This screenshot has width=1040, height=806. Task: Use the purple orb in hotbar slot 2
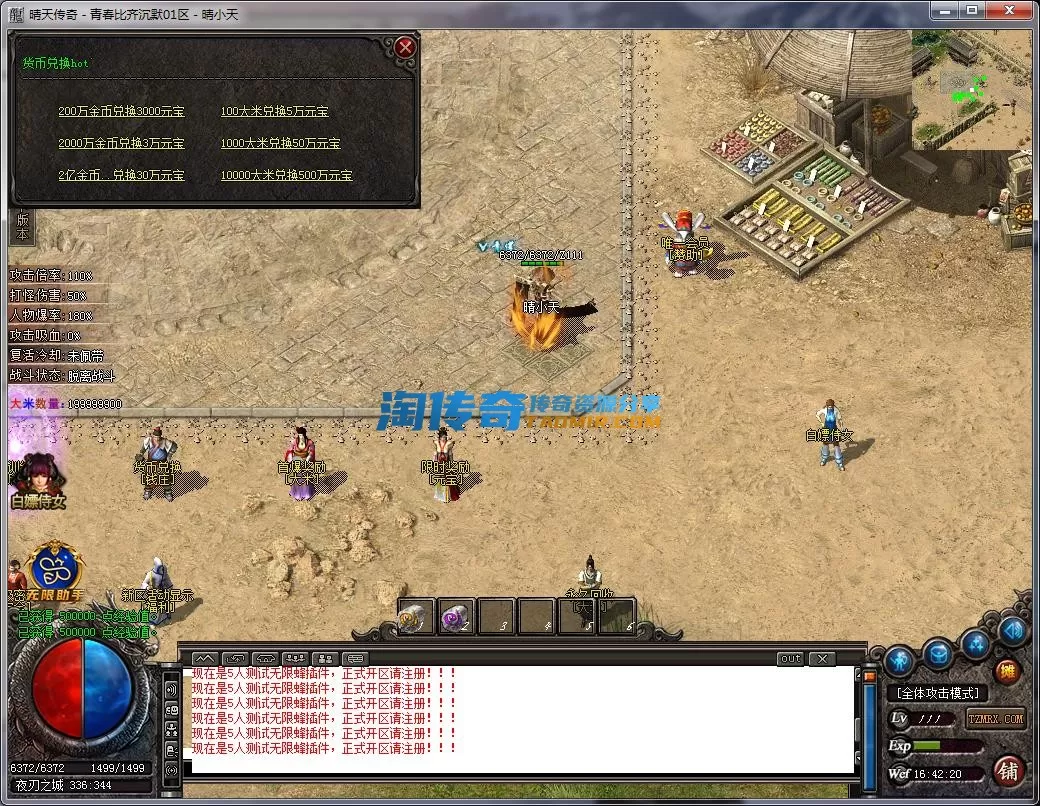pyautogui.click(x=457, y=616)
